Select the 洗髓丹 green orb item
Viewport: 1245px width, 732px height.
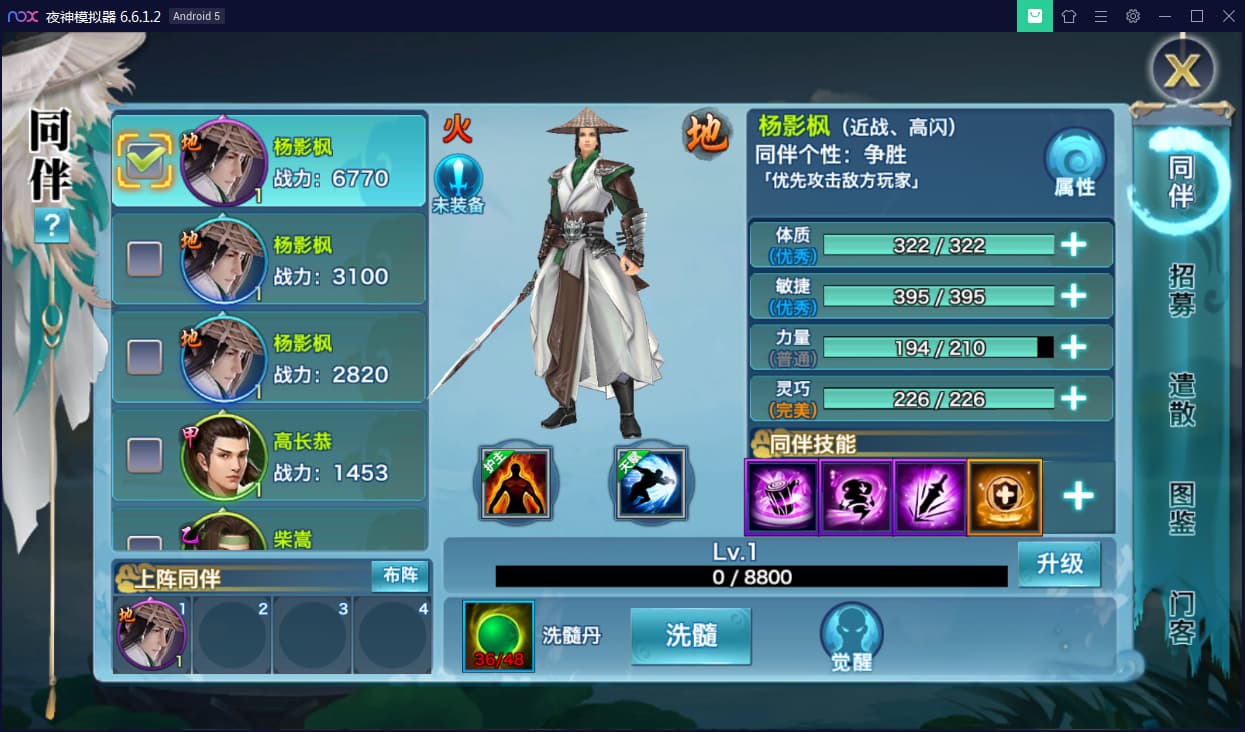point(498,635)
